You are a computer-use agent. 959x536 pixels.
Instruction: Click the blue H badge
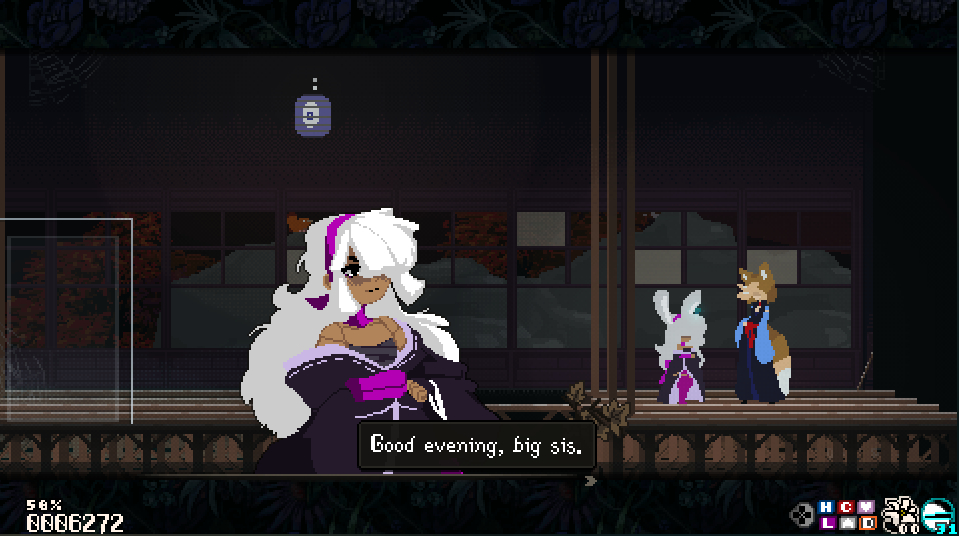point(826,507)
